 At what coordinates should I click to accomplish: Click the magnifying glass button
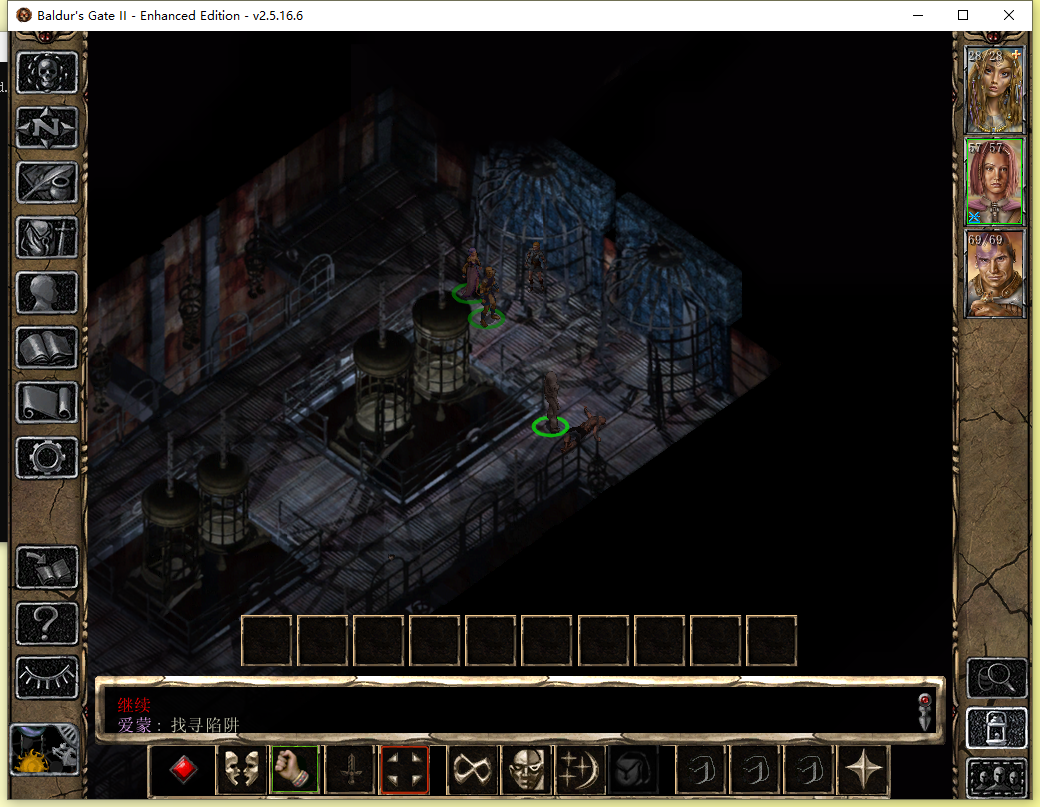coord(996,678)
